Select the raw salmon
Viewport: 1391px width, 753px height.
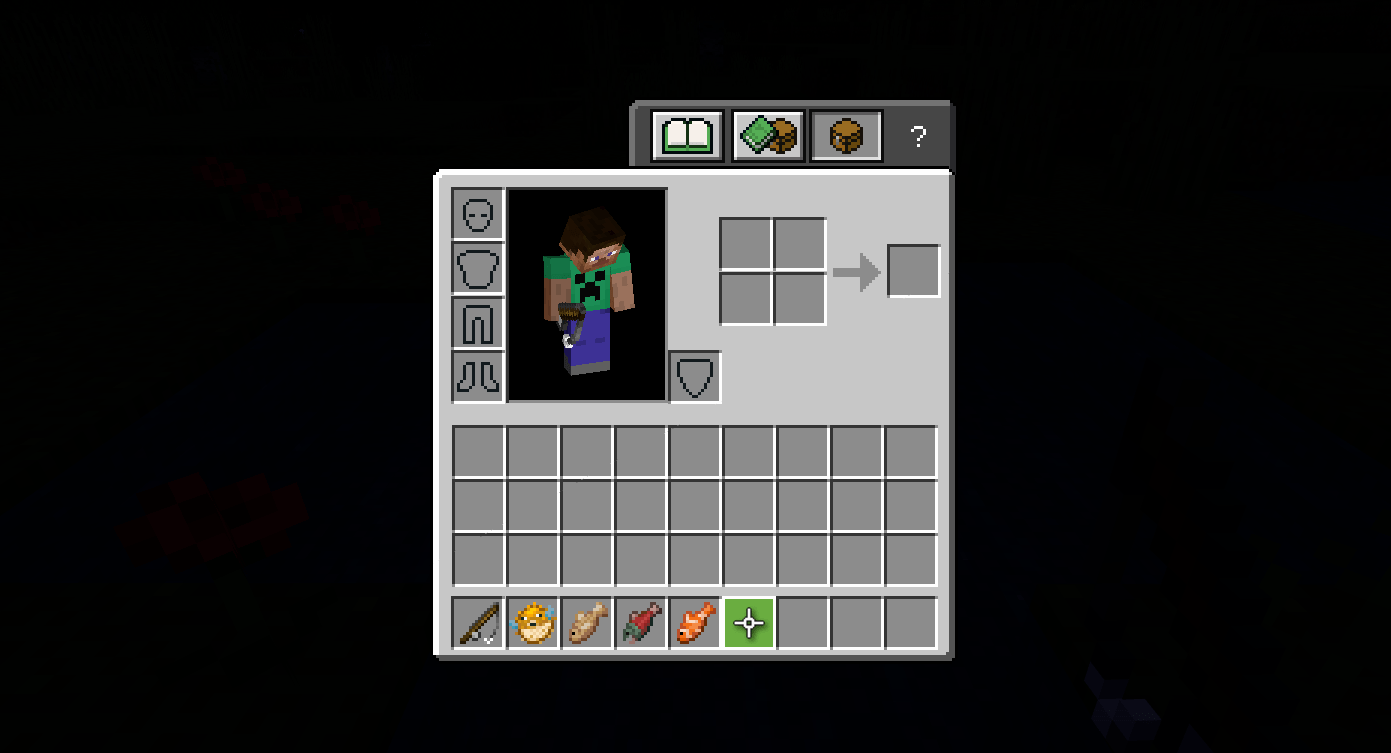pyautogui.click(x=639, y=622)
